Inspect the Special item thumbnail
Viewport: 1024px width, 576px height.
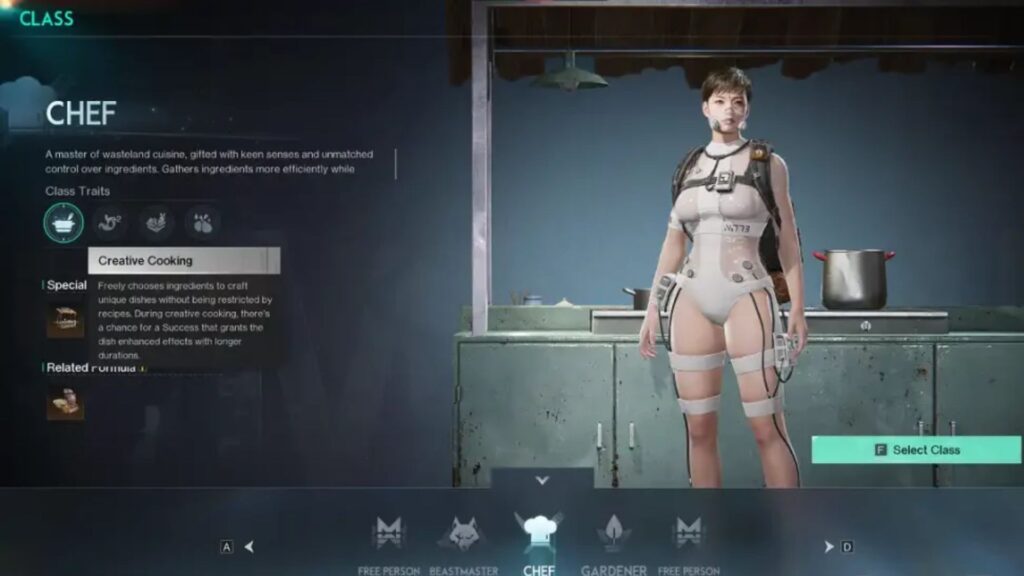click(x=65, y=320)
